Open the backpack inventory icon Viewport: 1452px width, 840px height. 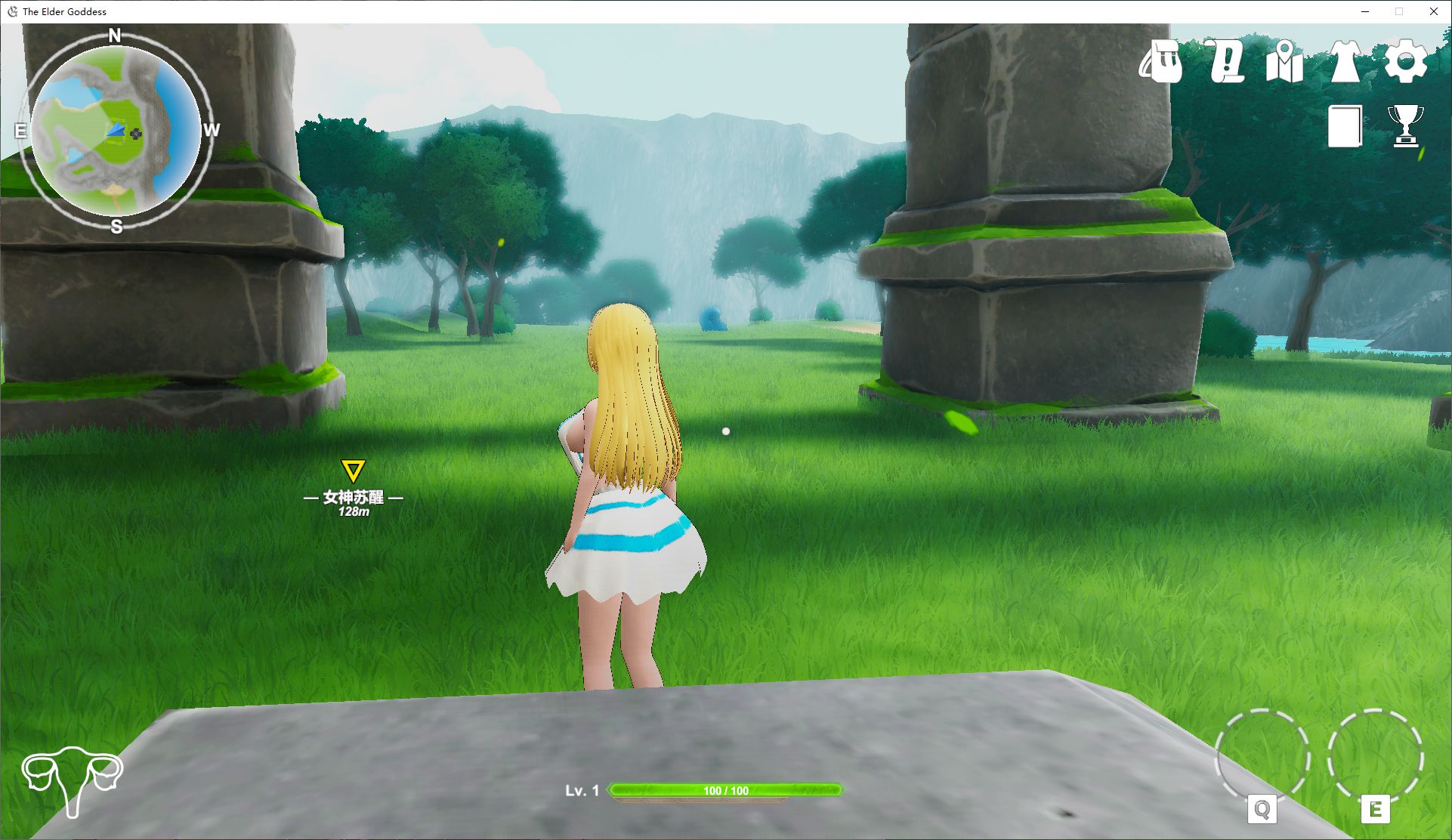(x=1161, y=62)
